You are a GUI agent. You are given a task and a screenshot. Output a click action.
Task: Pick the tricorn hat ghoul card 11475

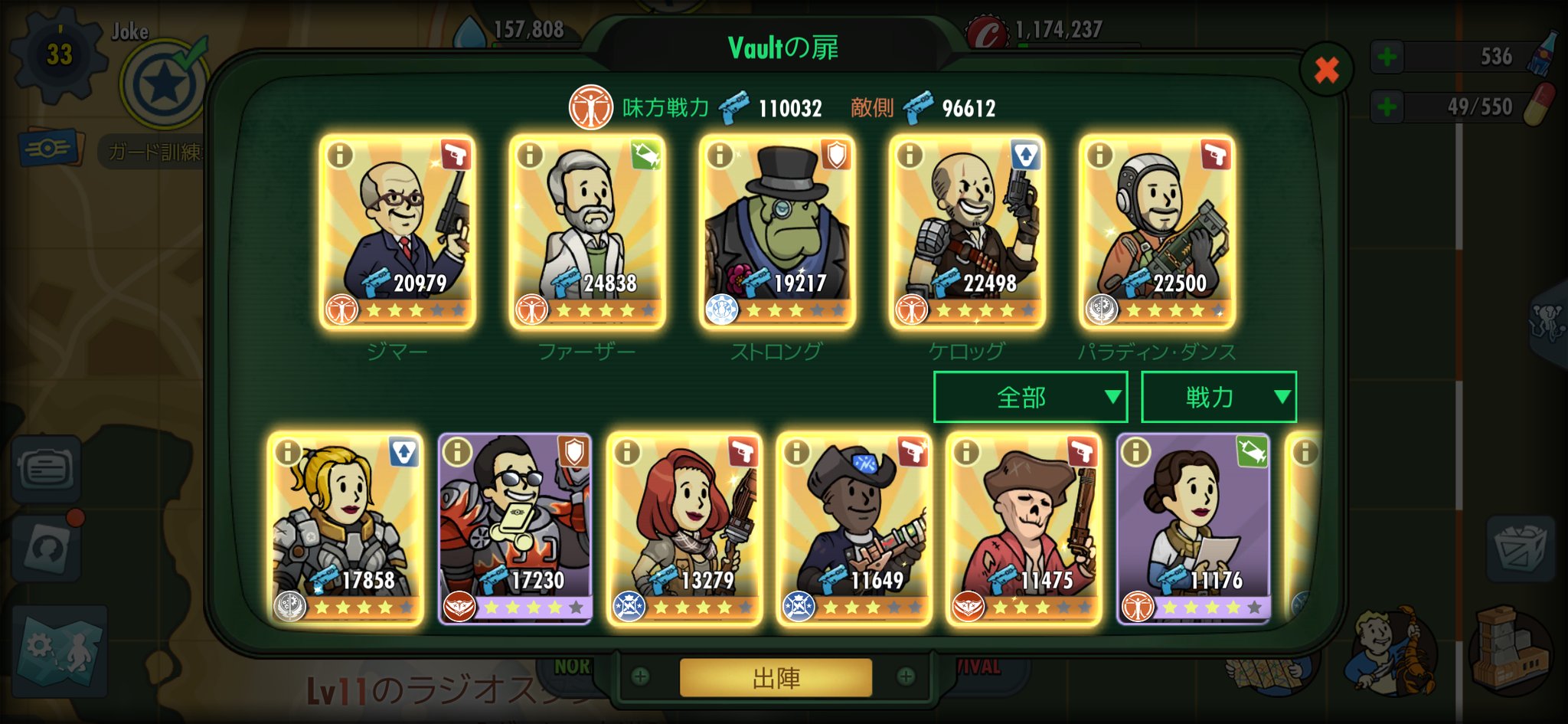point(1024,529)
